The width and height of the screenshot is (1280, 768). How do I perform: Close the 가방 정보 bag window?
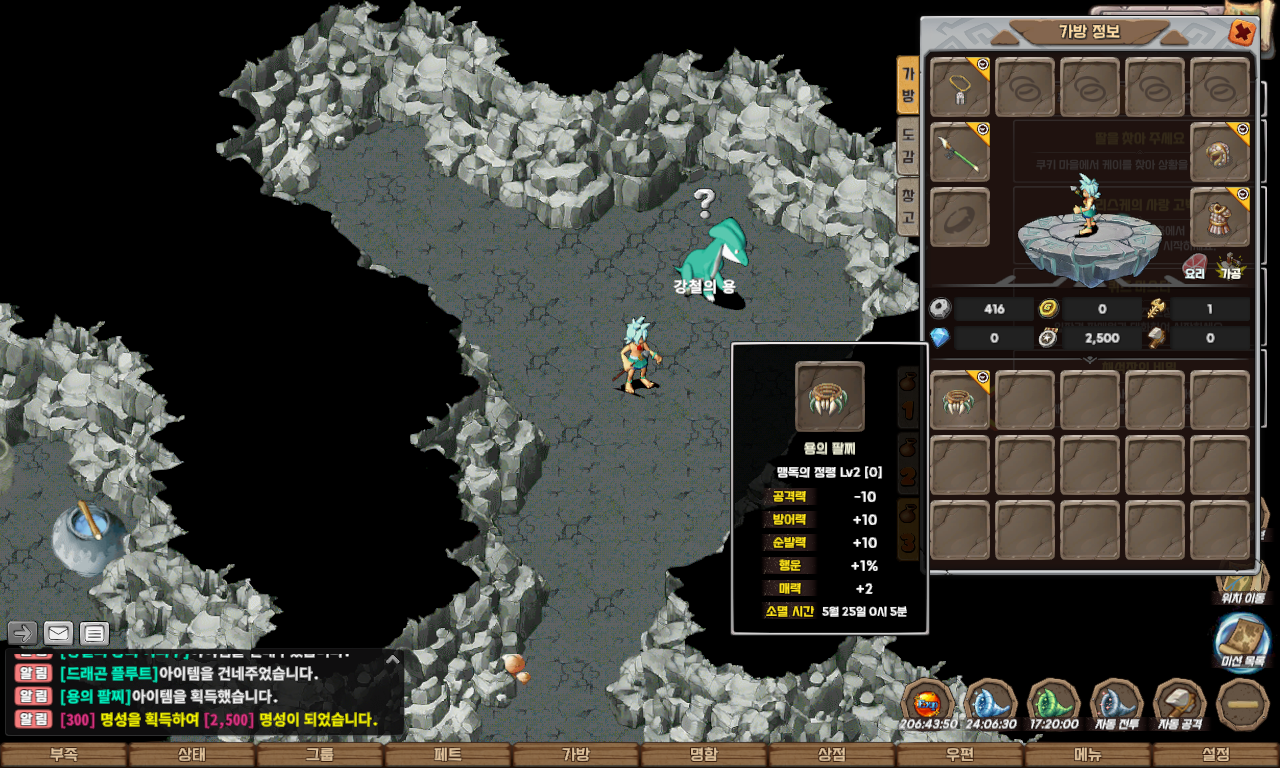(x=1242, y=33)
